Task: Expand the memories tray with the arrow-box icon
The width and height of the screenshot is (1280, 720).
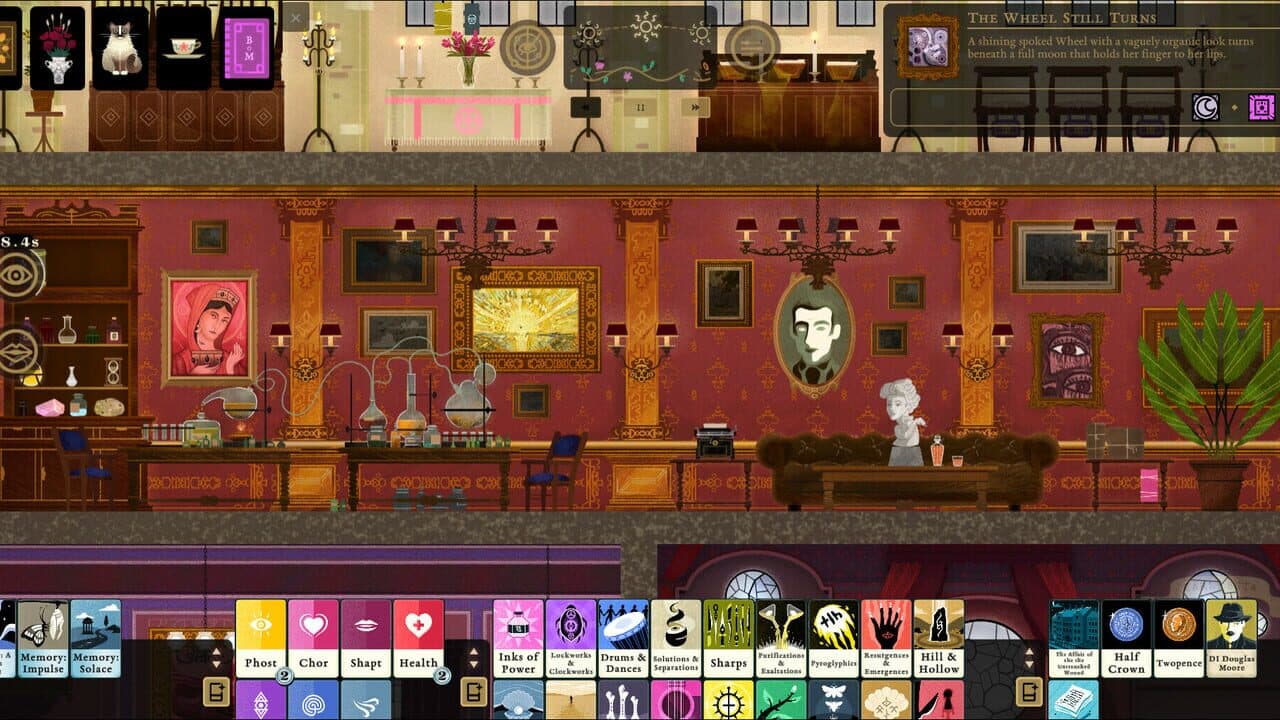Action: pos(217,692)
